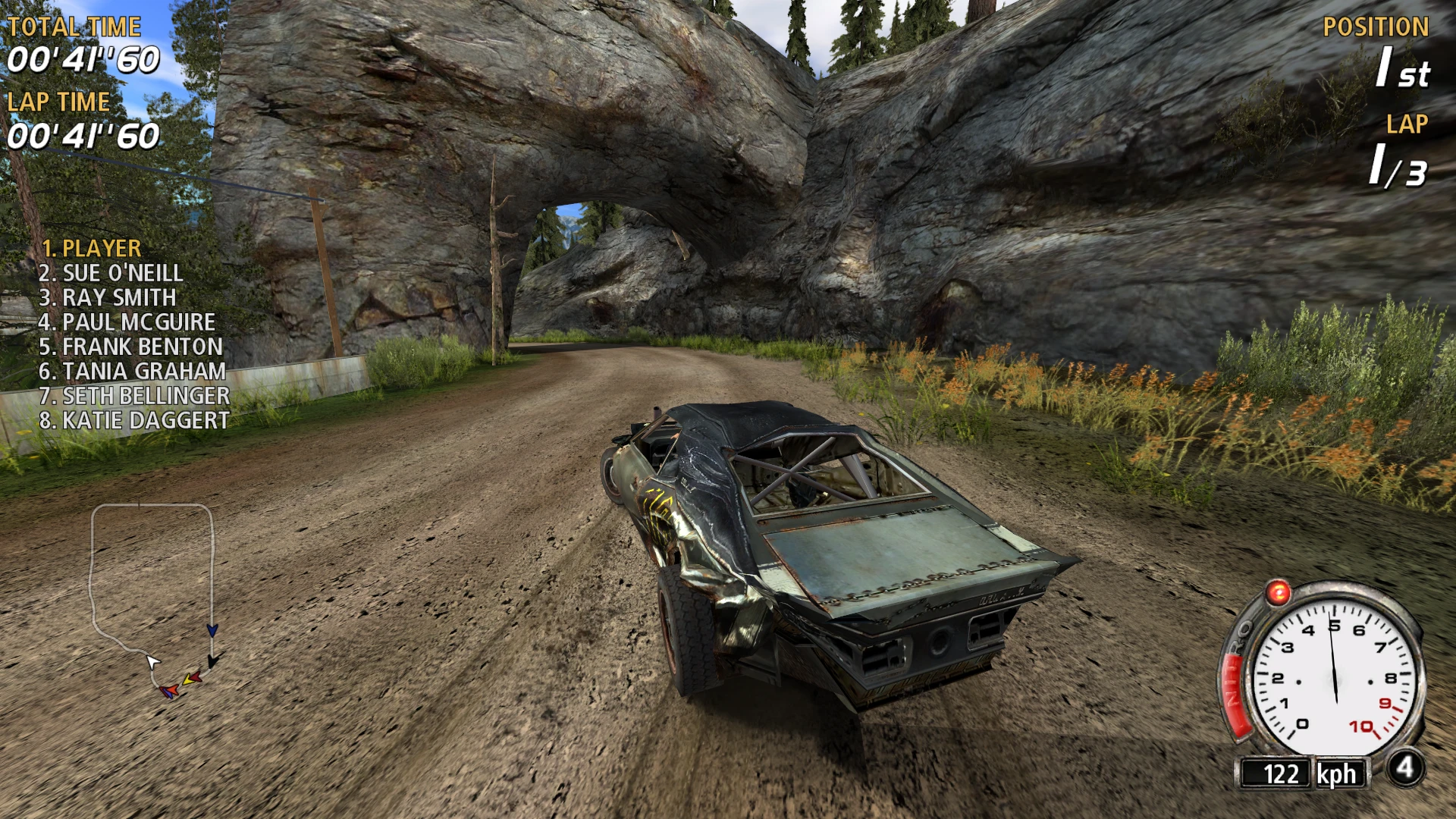The image size is (1456, 819).
Task: Select PLAYER in the standings list
Action: click(x=91, y=249)
